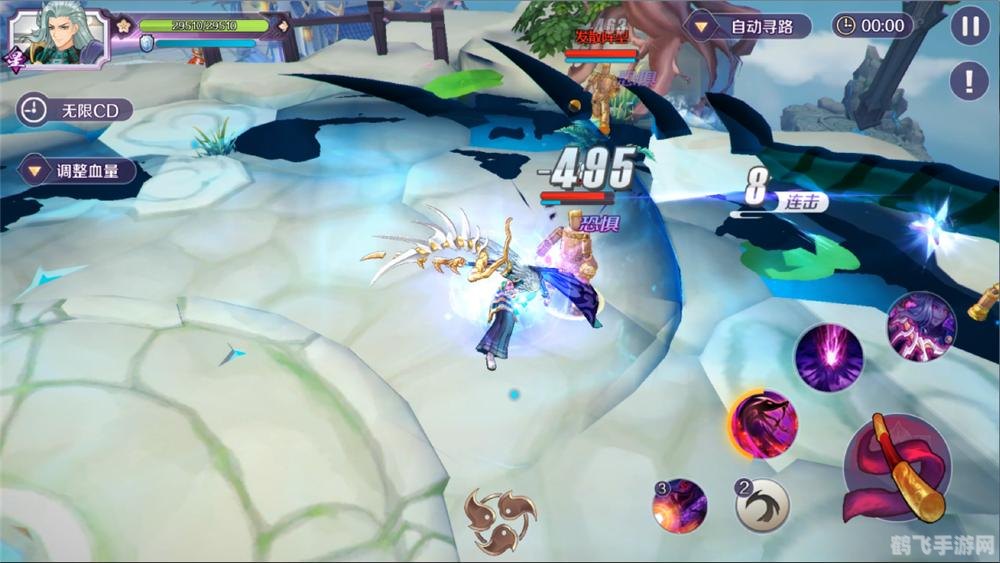This screenshot has width=1000, height=563.
Task: Tap the exclamation mark info button
Action: click(x=968, y=80)
